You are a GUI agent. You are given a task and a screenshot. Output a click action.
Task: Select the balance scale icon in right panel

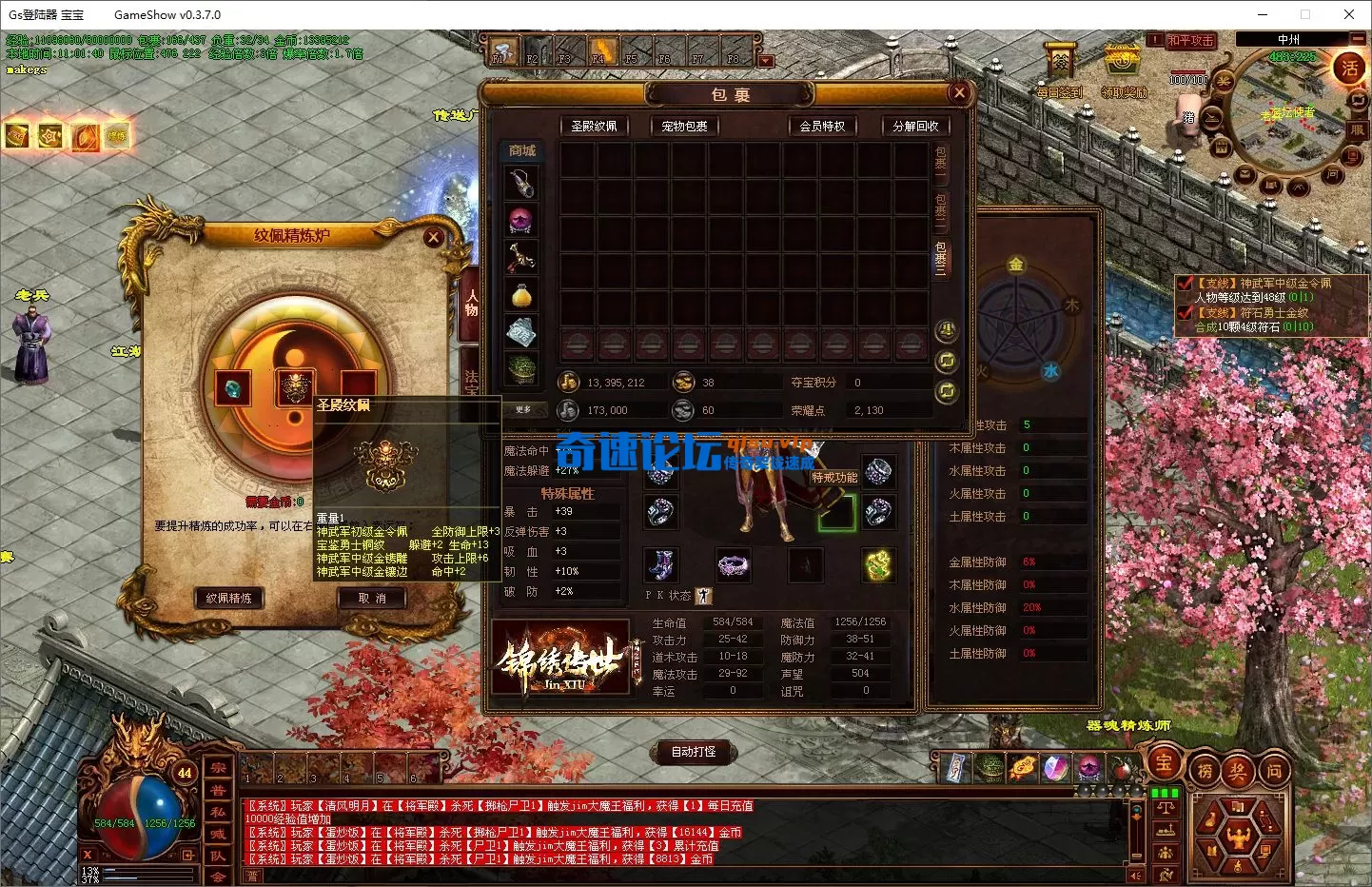point(1166,807)
